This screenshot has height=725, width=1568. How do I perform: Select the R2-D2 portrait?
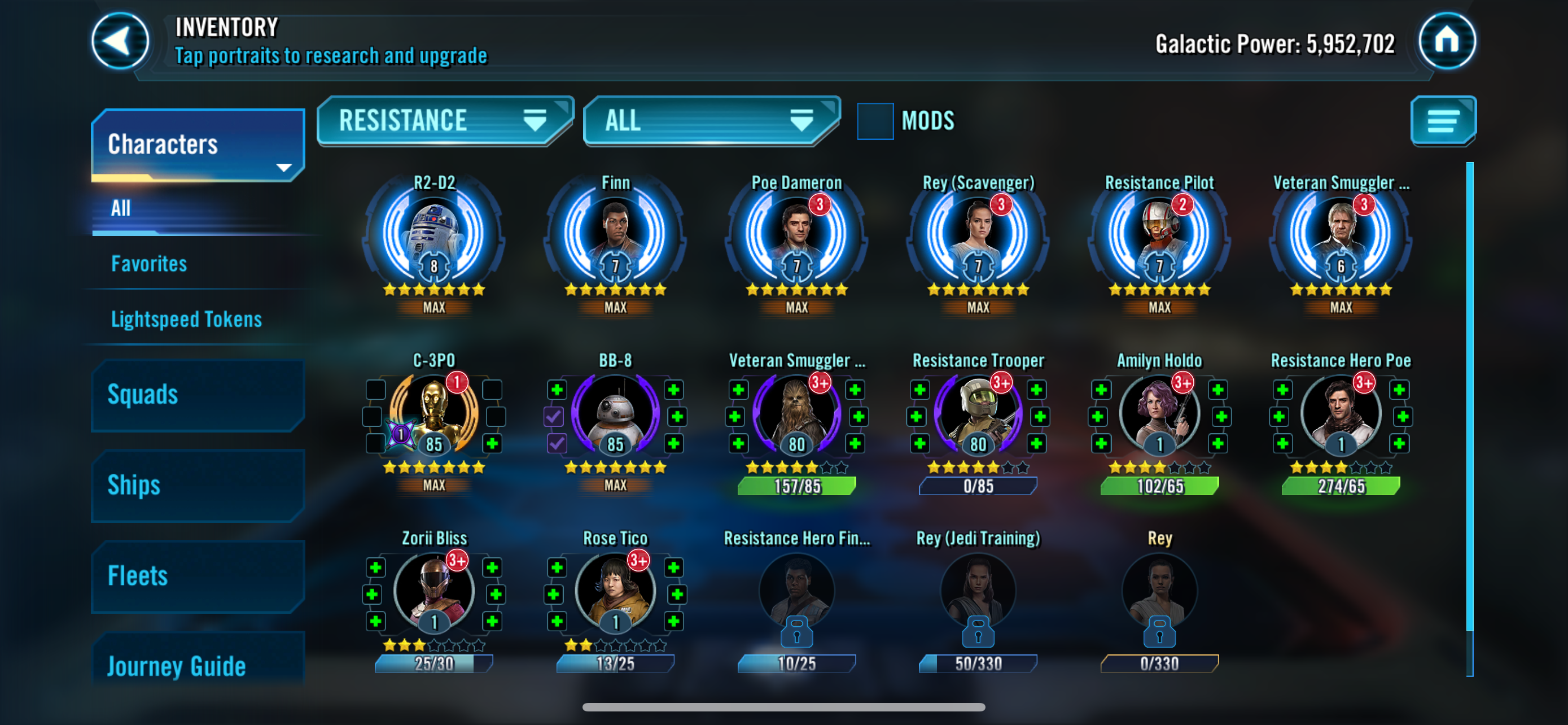pyautogui.click(x=433, y=234)
